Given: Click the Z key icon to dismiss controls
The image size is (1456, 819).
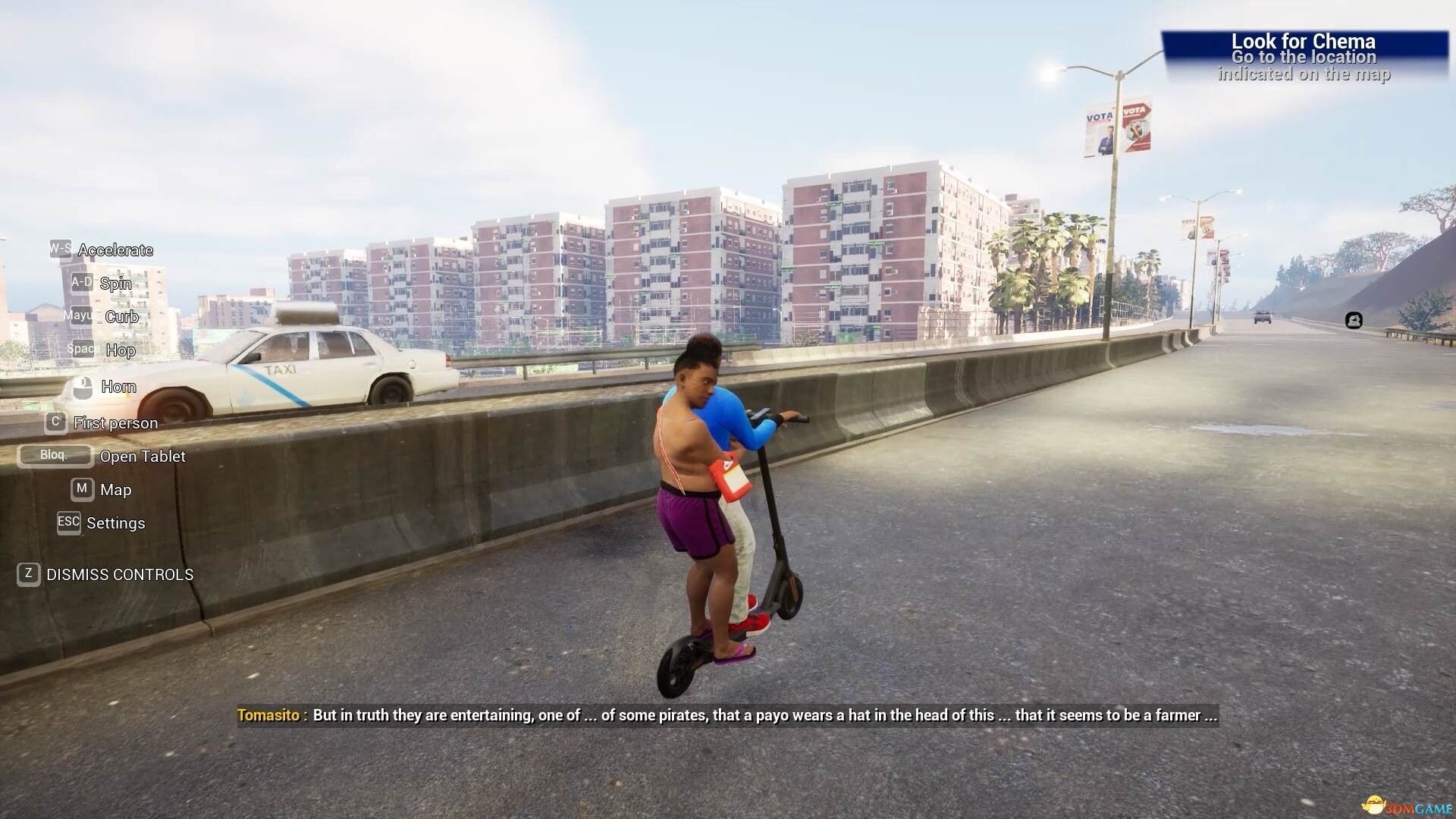Looking at the screenshot, I should click(28, 574).
